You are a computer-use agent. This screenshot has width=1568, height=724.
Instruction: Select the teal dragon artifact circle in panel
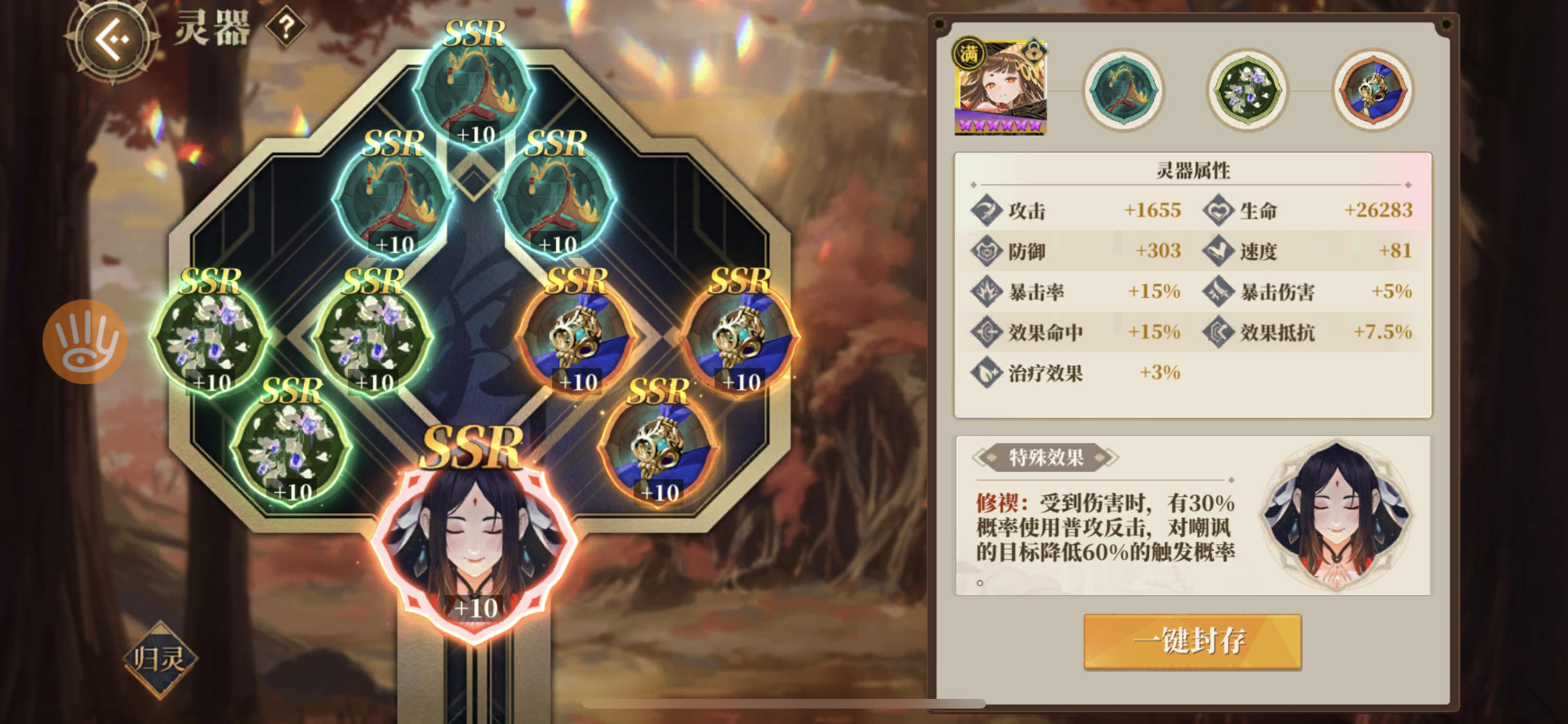[x=1123, y=90]
